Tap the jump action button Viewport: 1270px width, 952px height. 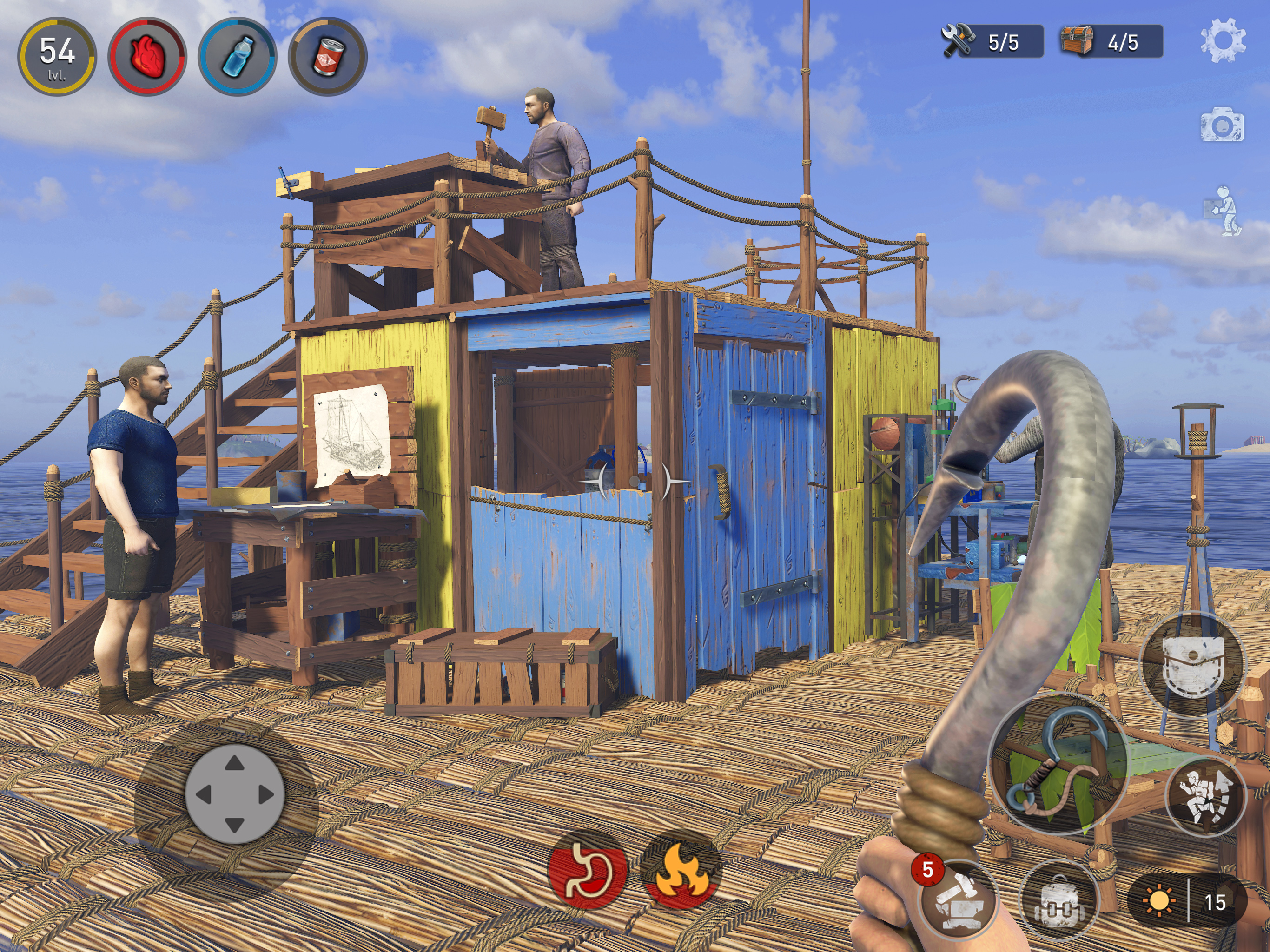(x=1204, y=796)
